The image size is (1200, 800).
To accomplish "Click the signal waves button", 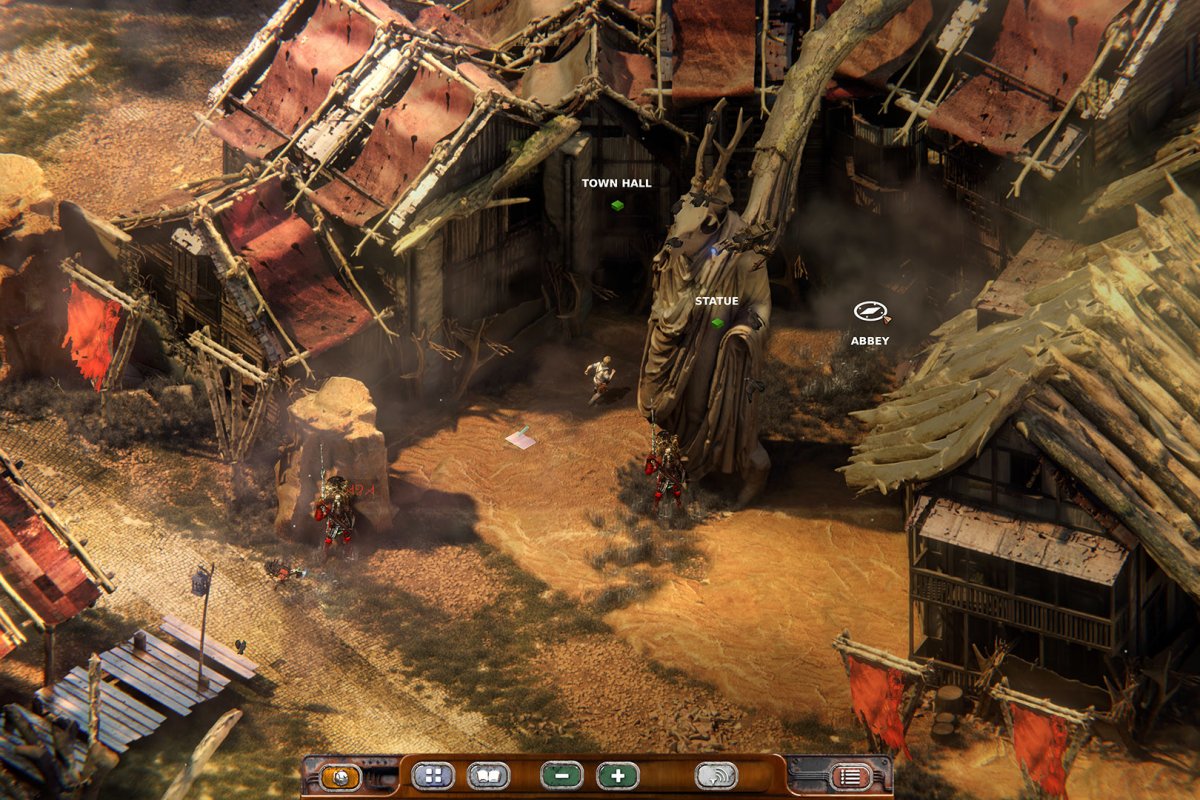I will (x=716, y=776).
